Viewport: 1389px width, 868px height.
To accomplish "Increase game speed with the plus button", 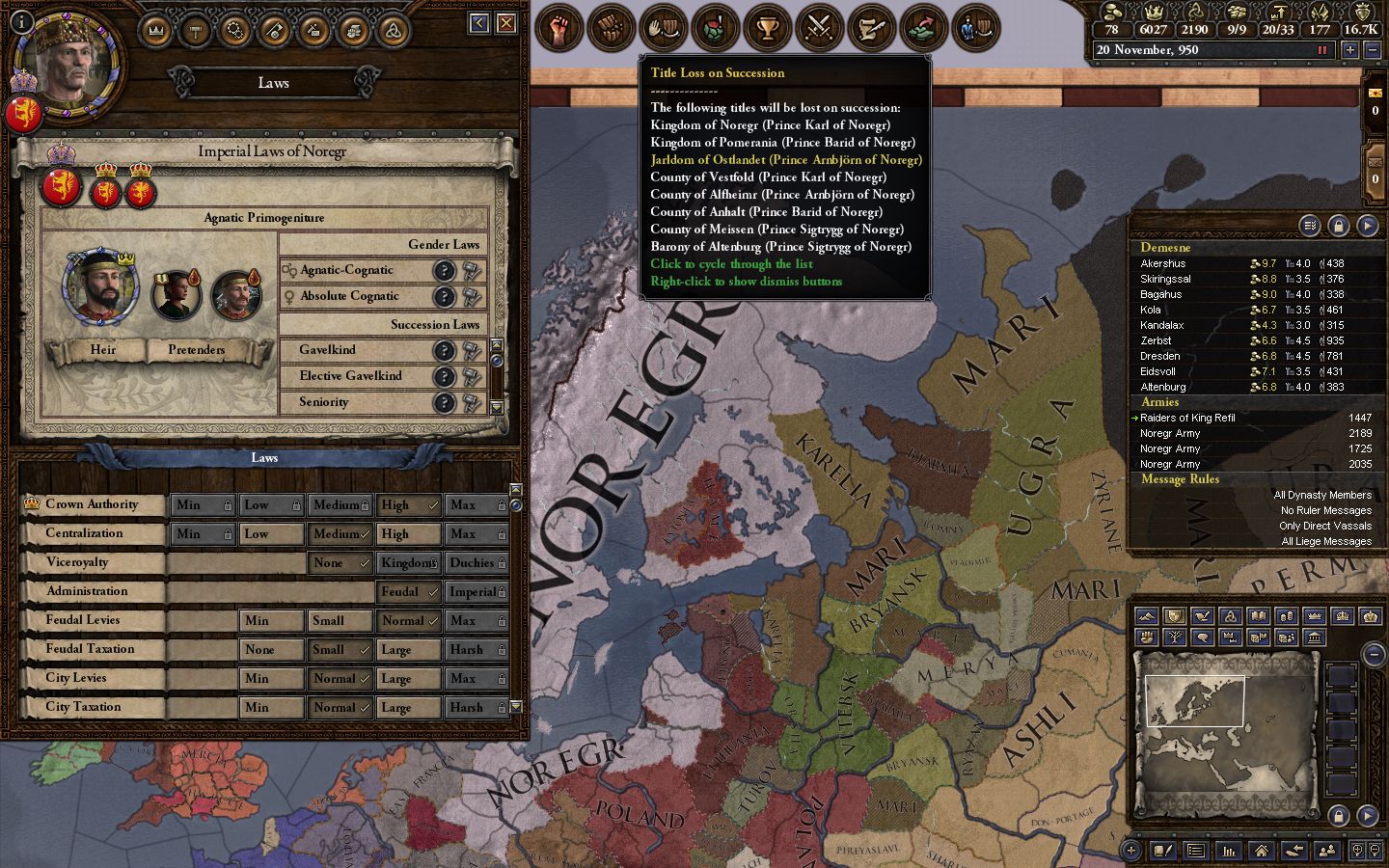I will (x=1348, y=50).
